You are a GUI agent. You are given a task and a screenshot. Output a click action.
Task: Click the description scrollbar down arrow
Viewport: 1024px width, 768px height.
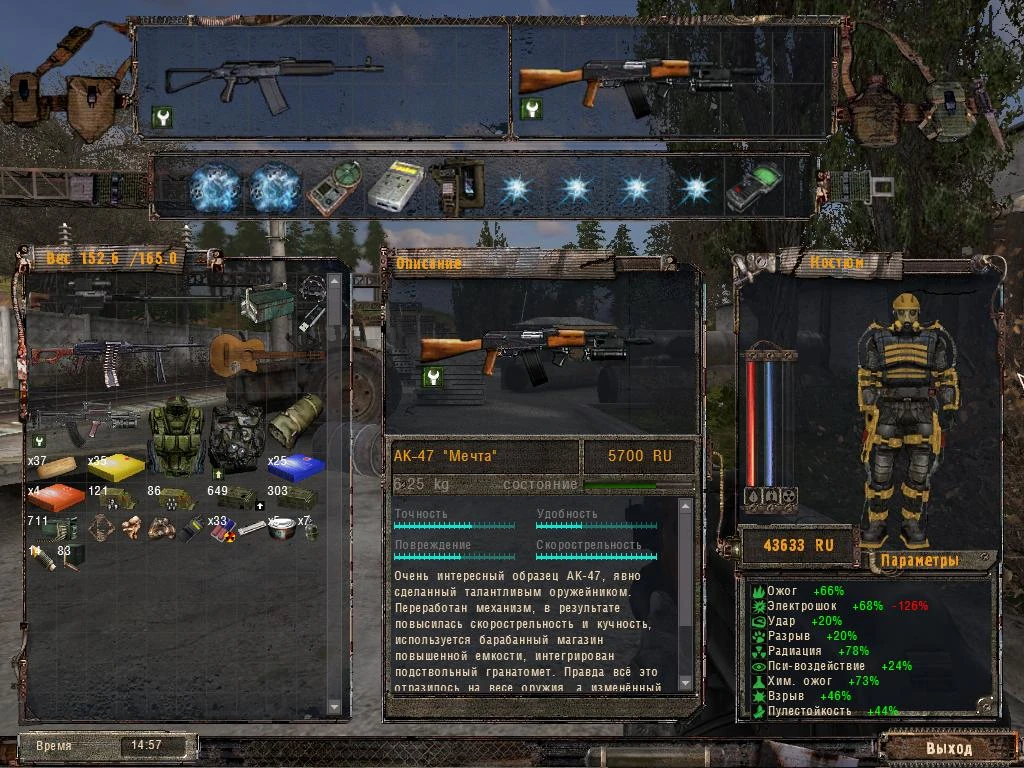(x=685, y=683)
